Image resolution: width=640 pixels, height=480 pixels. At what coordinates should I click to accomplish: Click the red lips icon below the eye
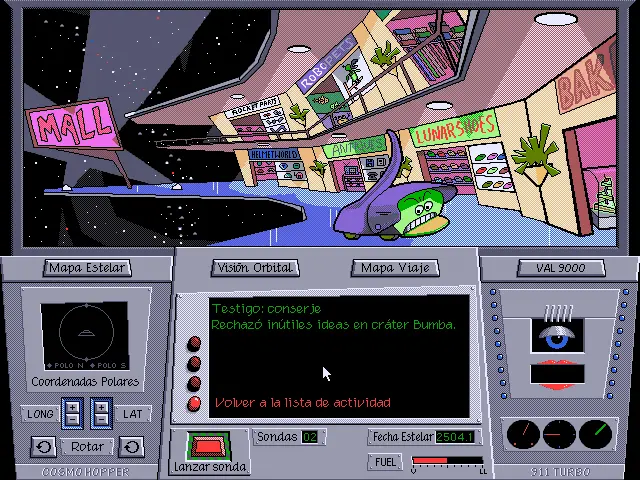(x=557, y=375)
